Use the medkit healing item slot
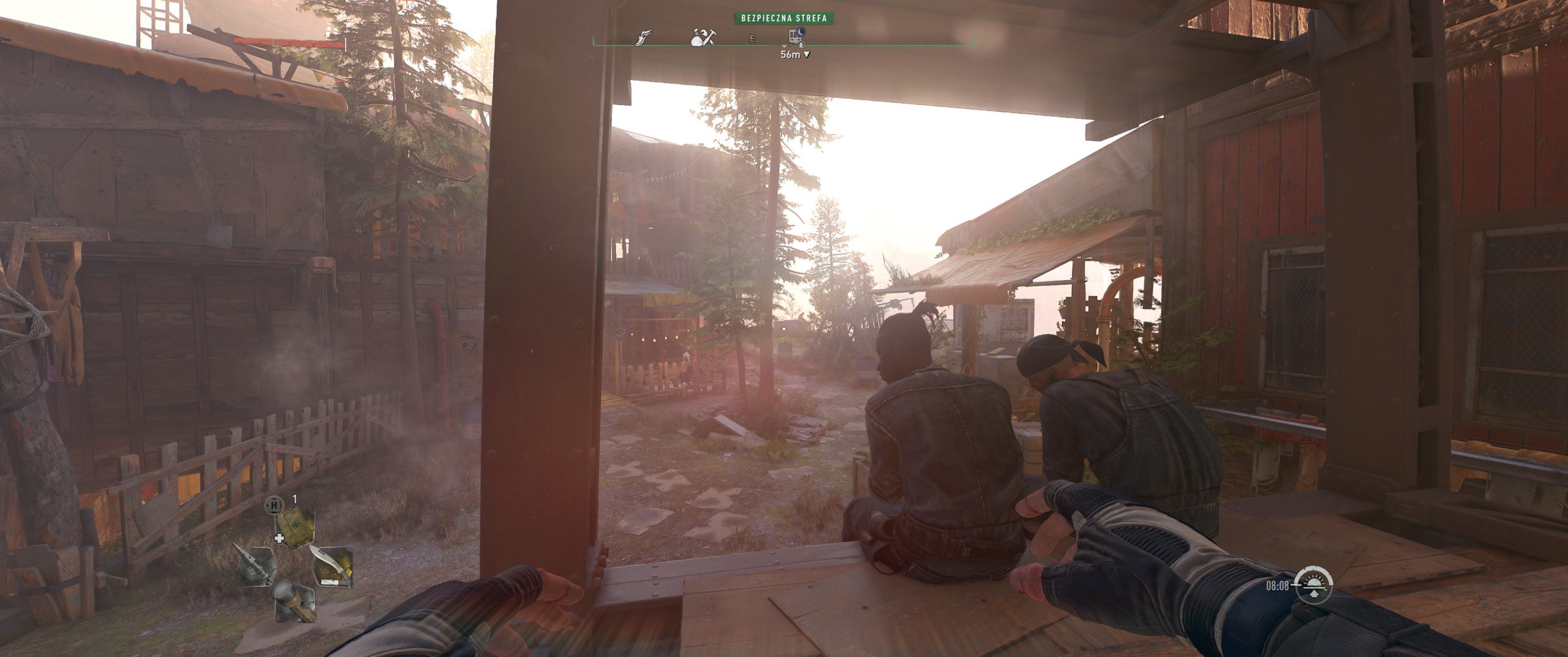 (295, 524)
